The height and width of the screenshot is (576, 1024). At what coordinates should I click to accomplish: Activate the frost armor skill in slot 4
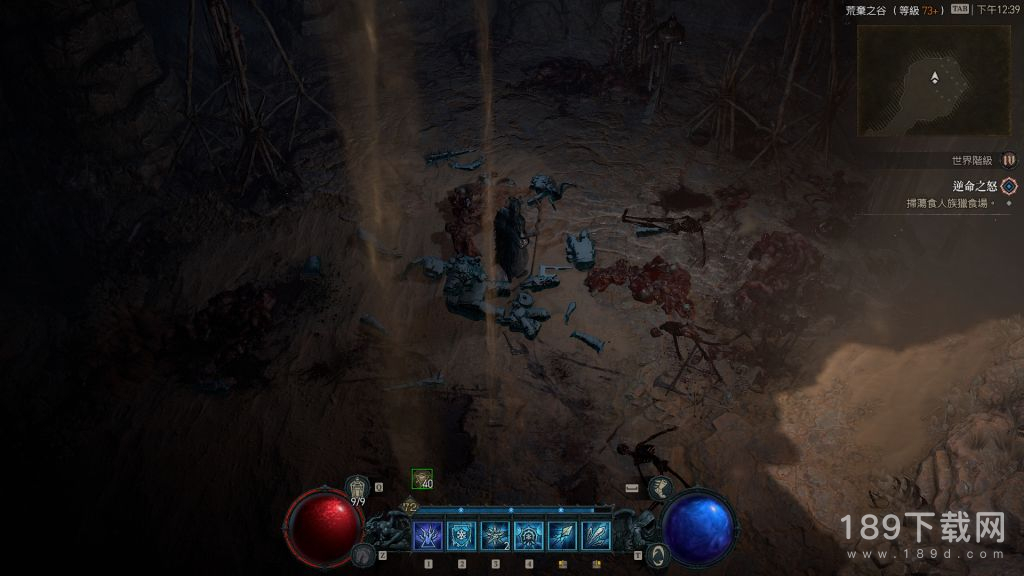(x=528, y=536)
